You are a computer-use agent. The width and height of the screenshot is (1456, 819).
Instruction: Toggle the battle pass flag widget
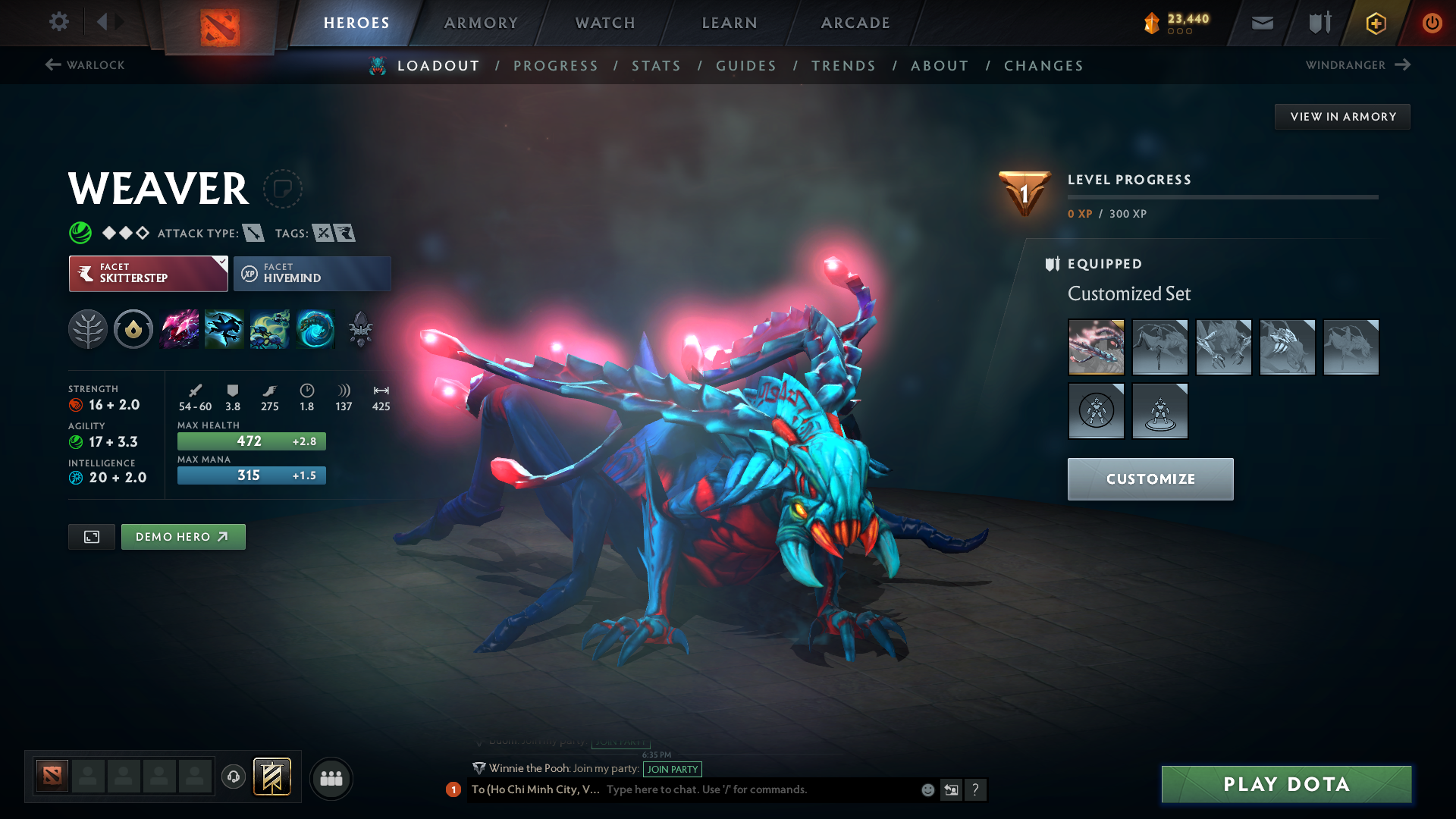point(272,777)
